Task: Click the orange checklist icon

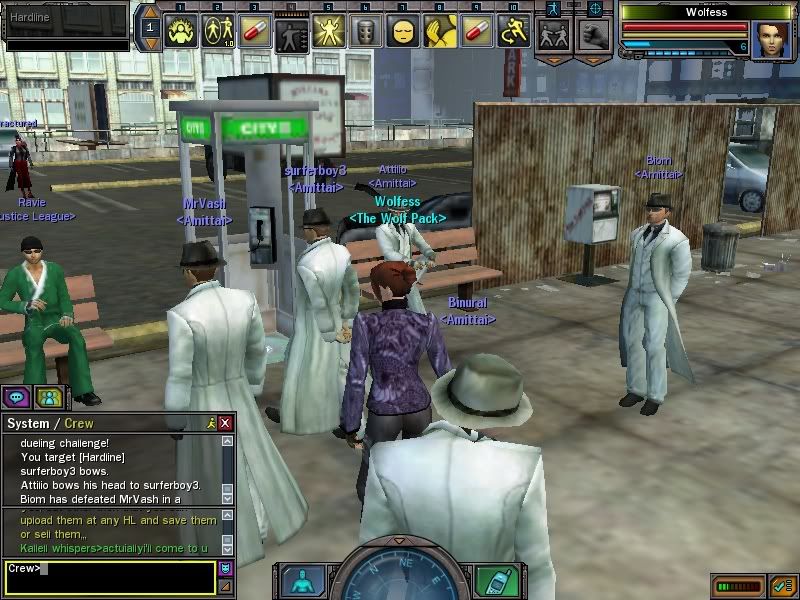Action: [781, 585]
